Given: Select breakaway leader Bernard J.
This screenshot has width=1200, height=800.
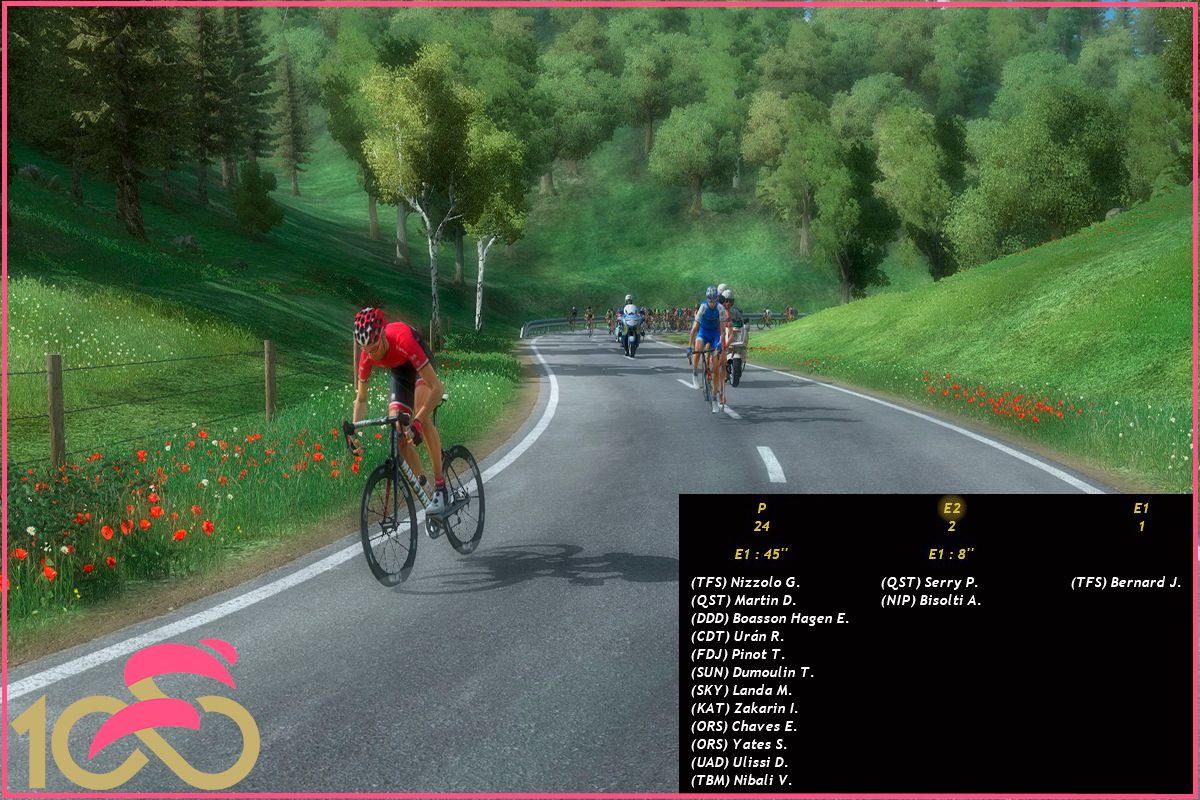Looking at the screenshot, I should click(x=1125, y=582).
